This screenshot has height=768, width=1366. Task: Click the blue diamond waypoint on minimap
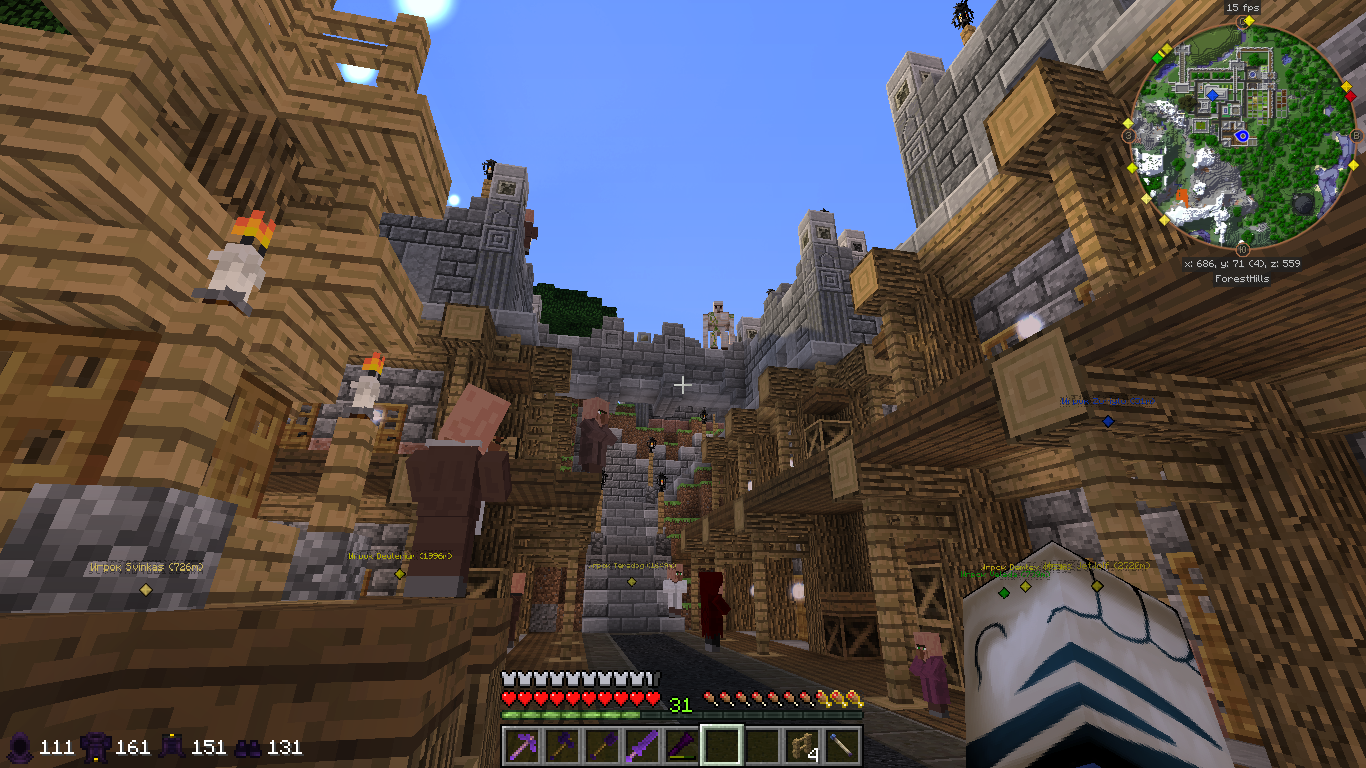pyautogui.click(x=1212, y=95)
